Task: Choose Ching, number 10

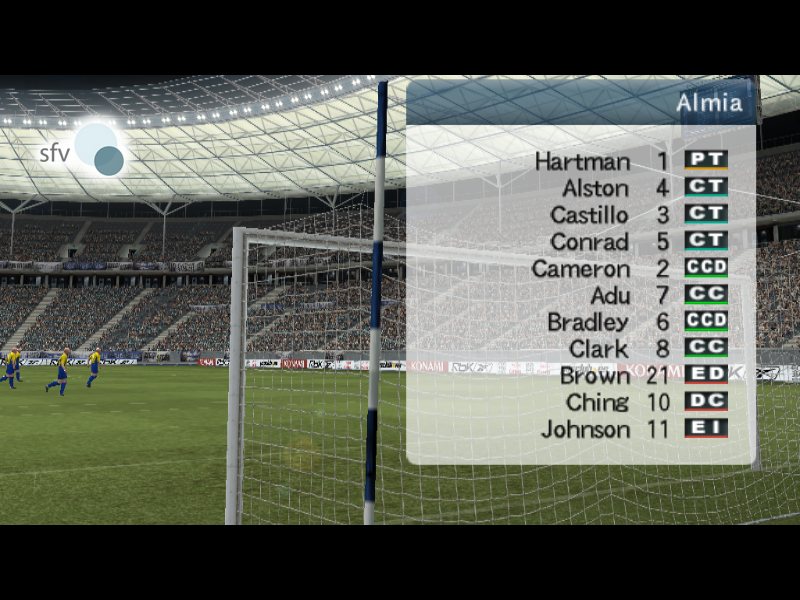Action: tap(597, 403)
